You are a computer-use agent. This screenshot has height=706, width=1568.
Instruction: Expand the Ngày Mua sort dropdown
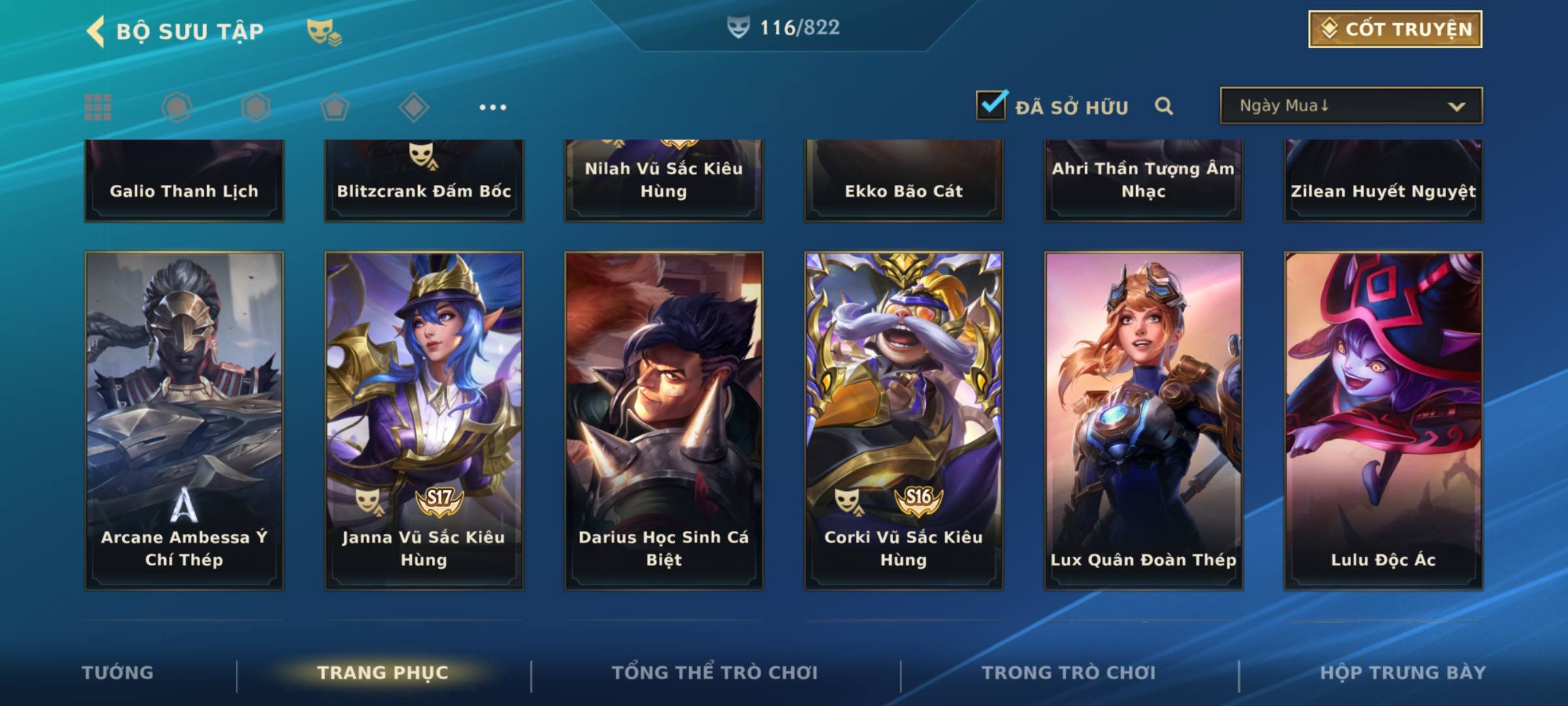click(x=1350, y=106)
